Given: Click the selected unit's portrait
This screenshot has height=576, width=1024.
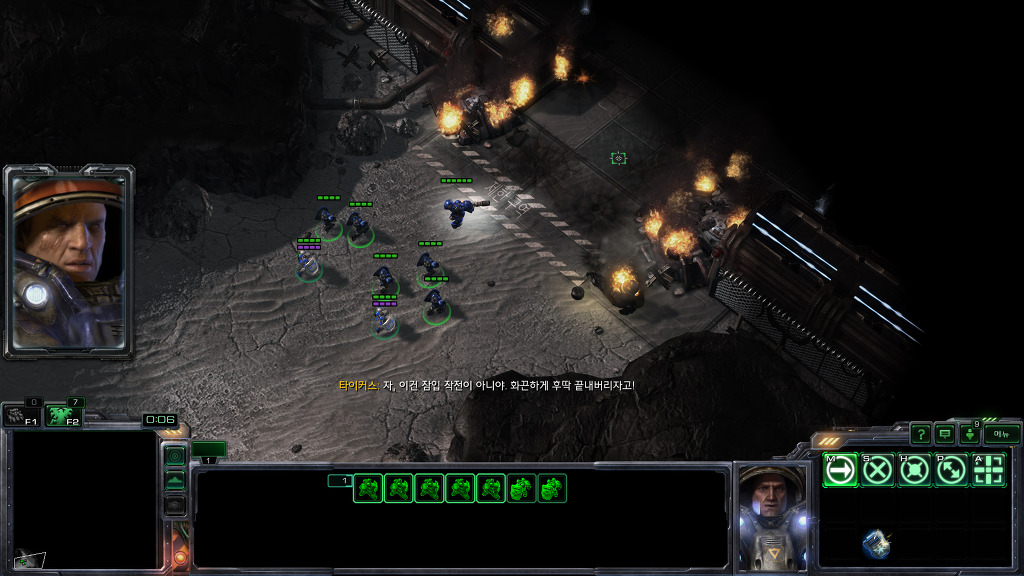Looking at the screenshot, I should (x=770, y=515).
